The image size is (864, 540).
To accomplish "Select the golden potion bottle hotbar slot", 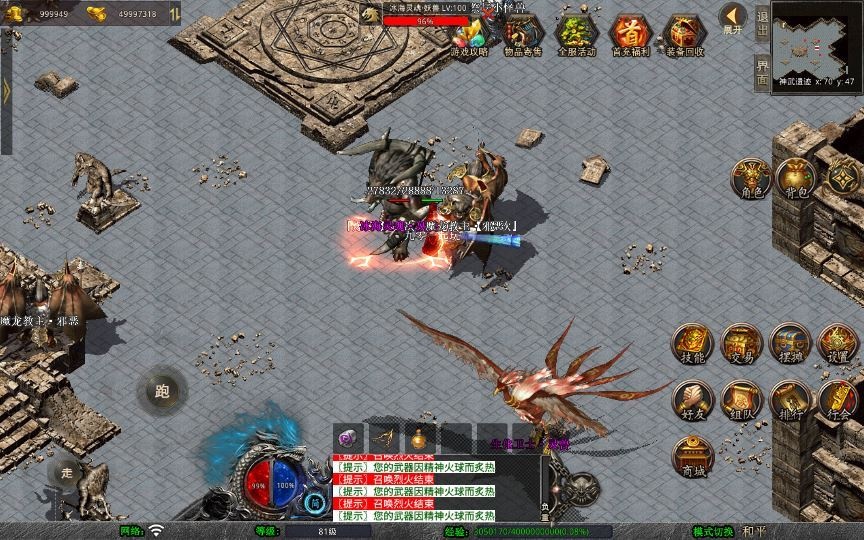I will click(417, 438).
